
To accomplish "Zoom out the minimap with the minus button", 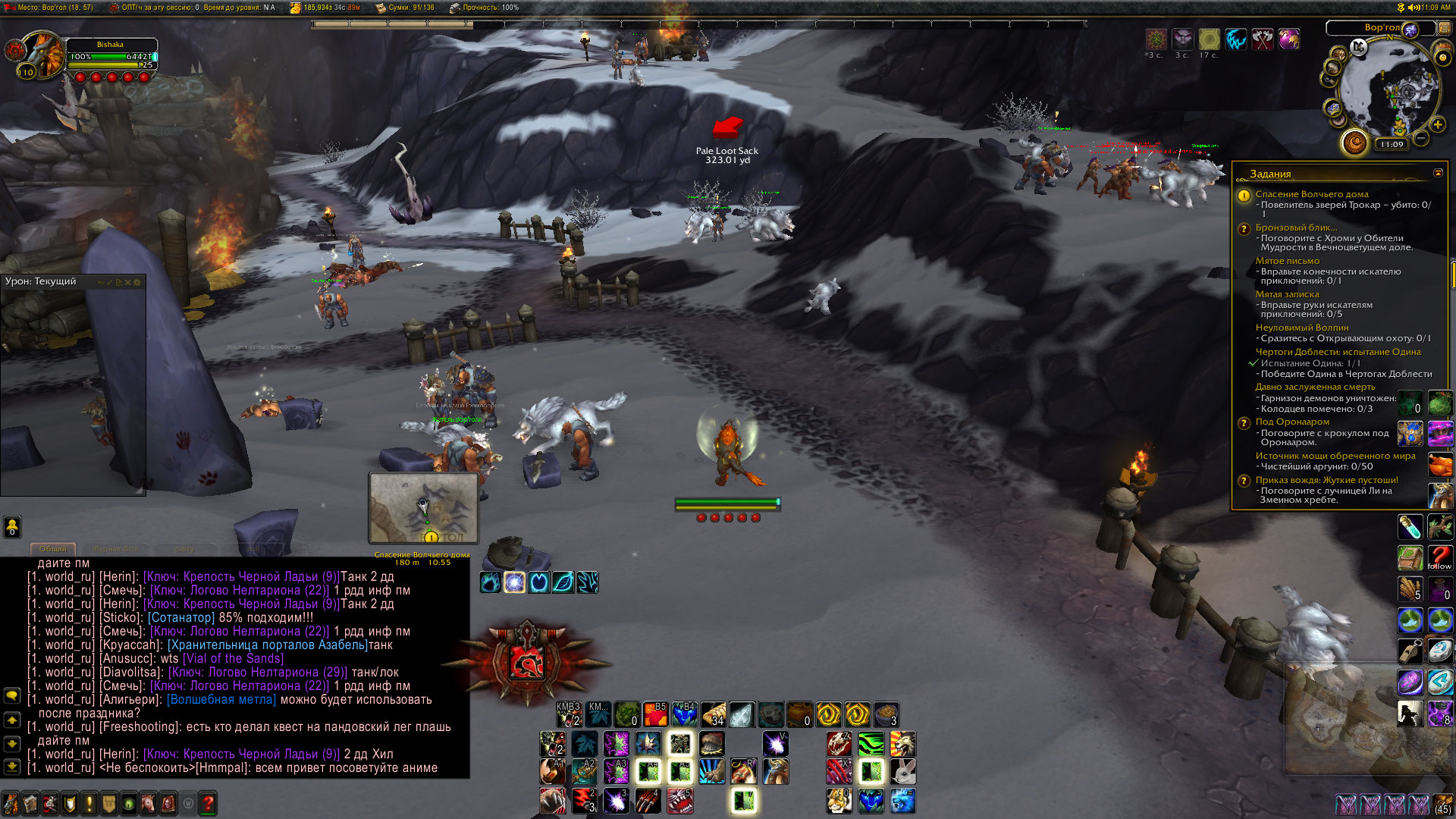I will pos(1421,138).
